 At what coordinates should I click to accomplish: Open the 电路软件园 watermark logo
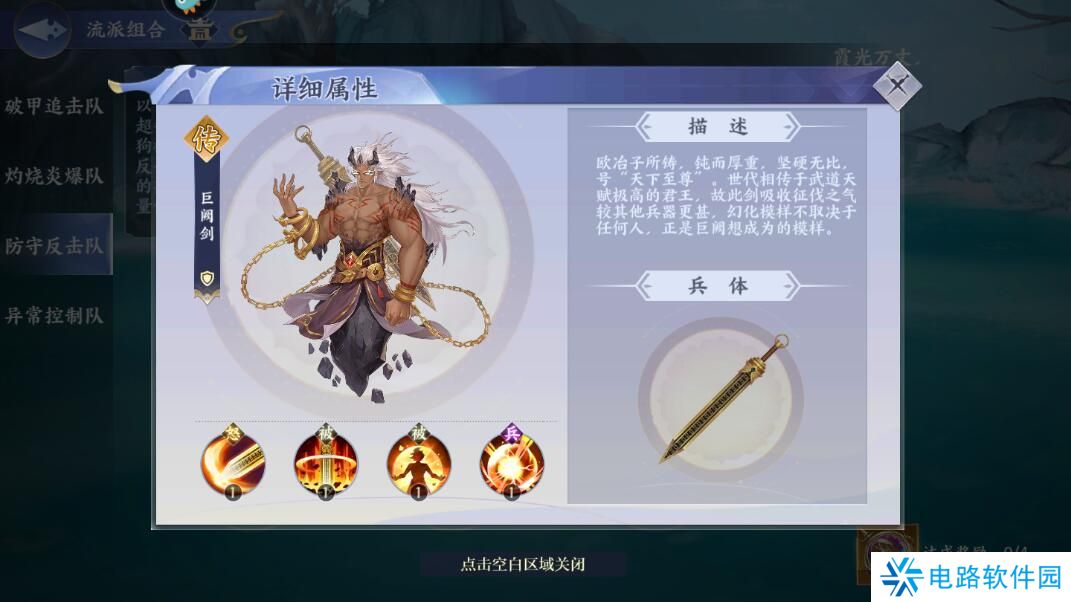pos(968,577)
